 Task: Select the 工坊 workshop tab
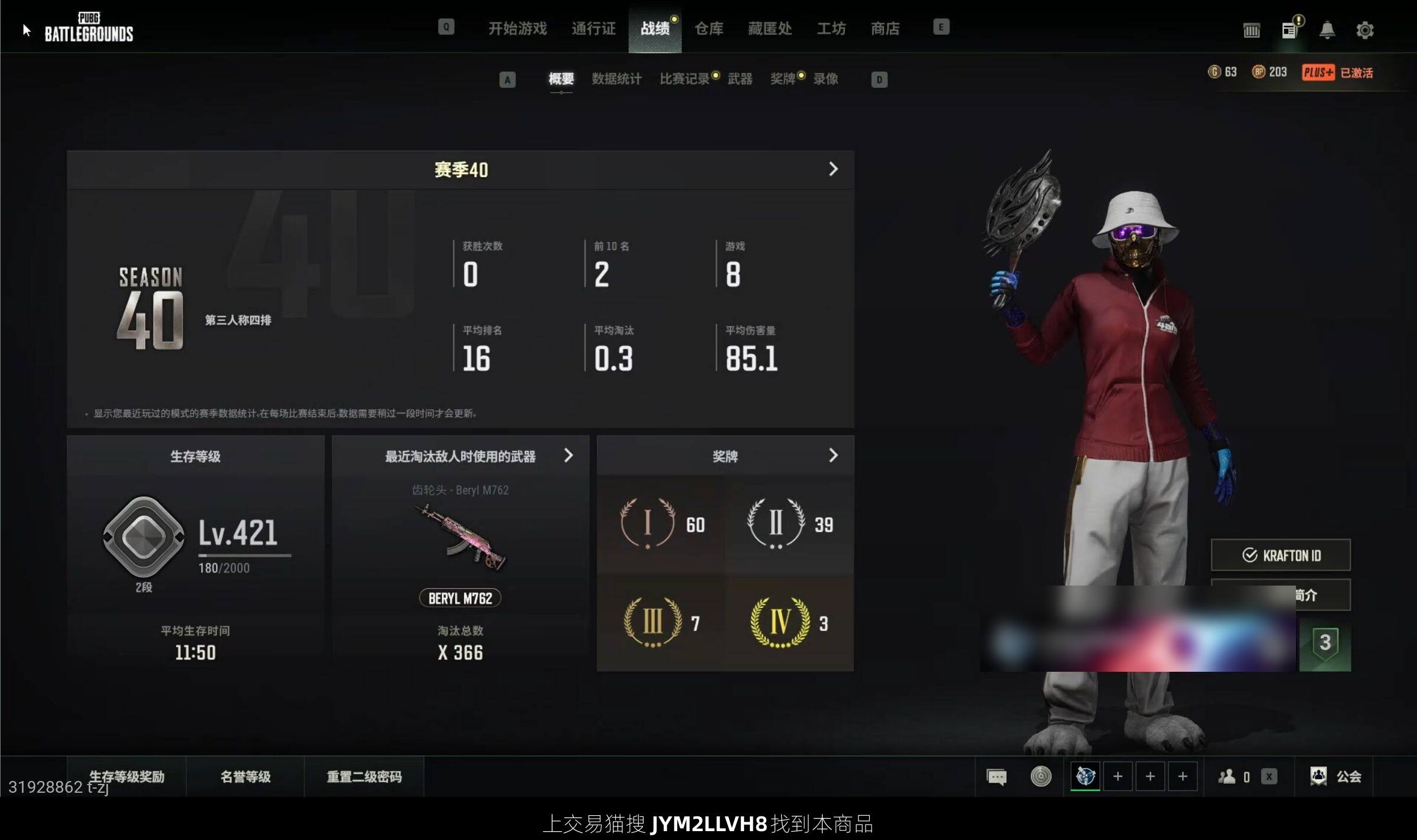click(831, 28)
